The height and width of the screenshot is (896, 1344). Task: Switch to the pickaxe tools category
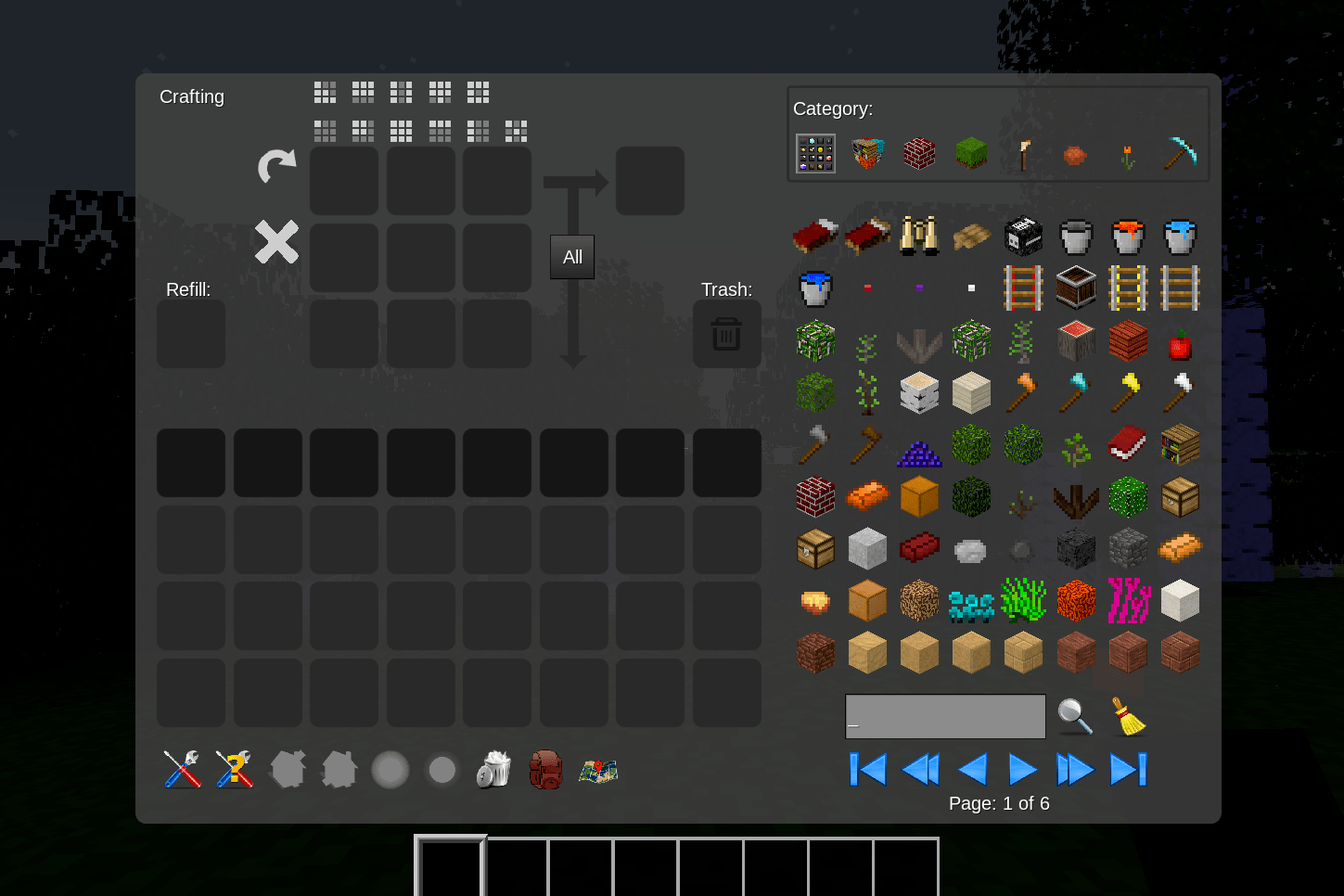coord(1180,154)
